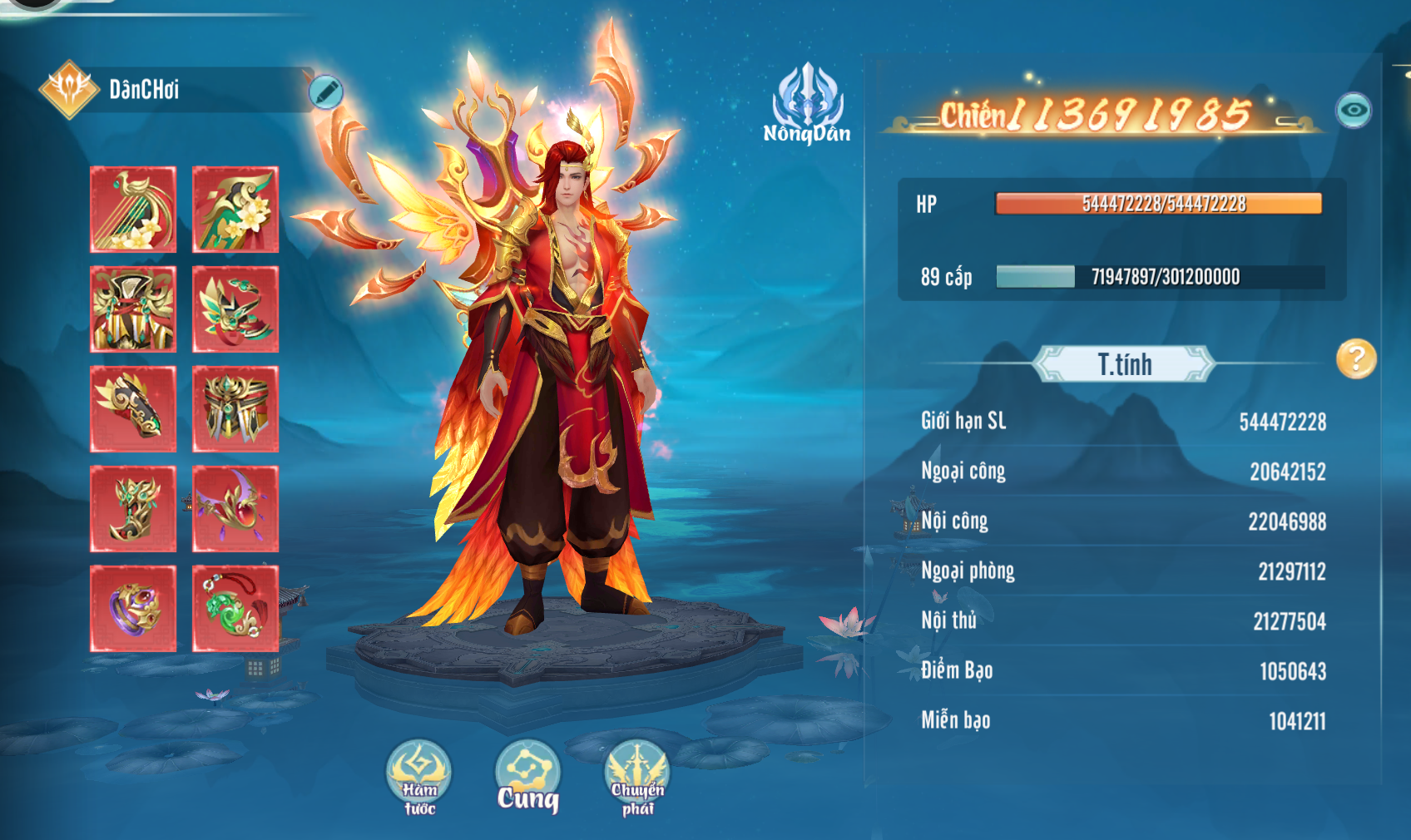1411x840 pixels.
Task: Open the Hàm tước menu
Action: pyautogui.click(x=419, y=778)
